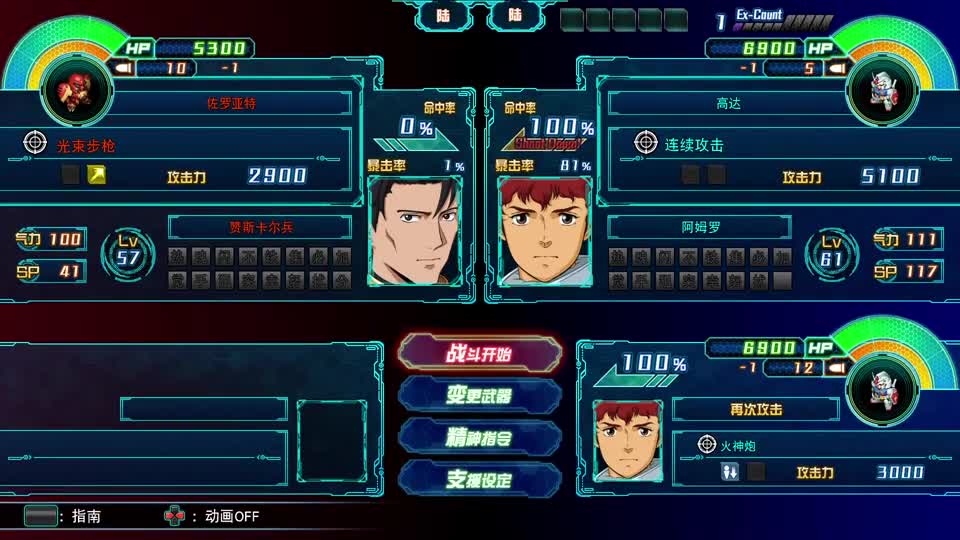Image resolution: width=960 pixels, height=540 pixels.
Task: Select the 阿姆罗 pilot name panel
Action: pyautogui.click(x=700, y=227)
